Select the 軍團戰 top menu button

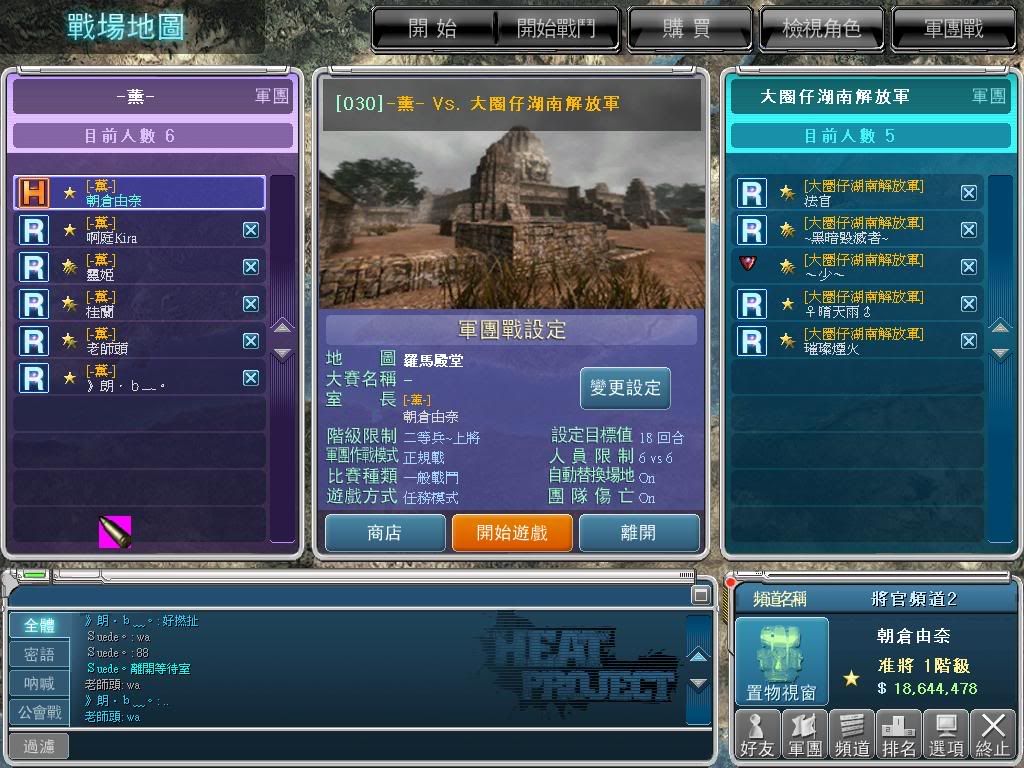952,29
